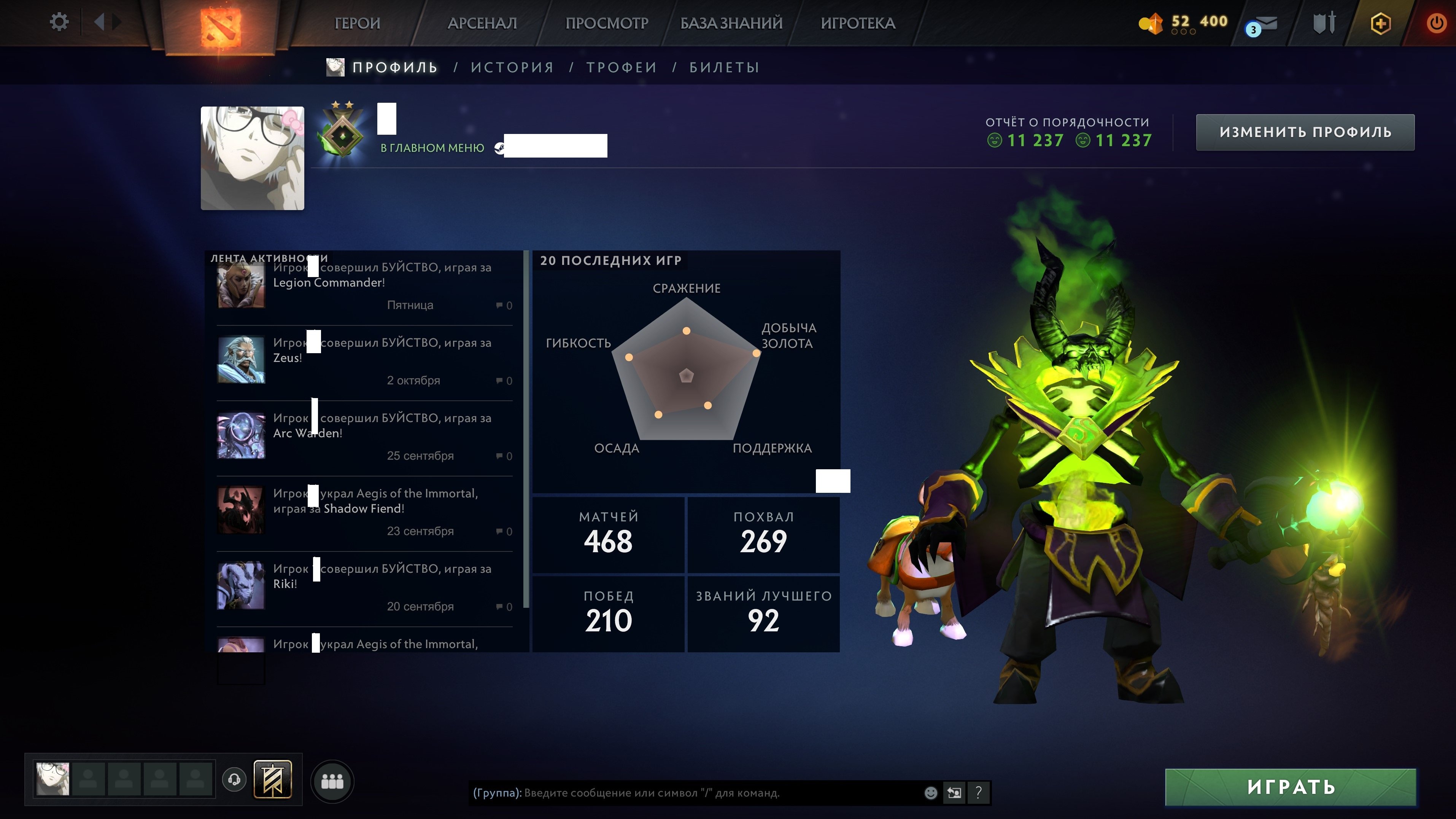Open the party group icon button
Screen dimensions: 1456x819
click(332, 782)
